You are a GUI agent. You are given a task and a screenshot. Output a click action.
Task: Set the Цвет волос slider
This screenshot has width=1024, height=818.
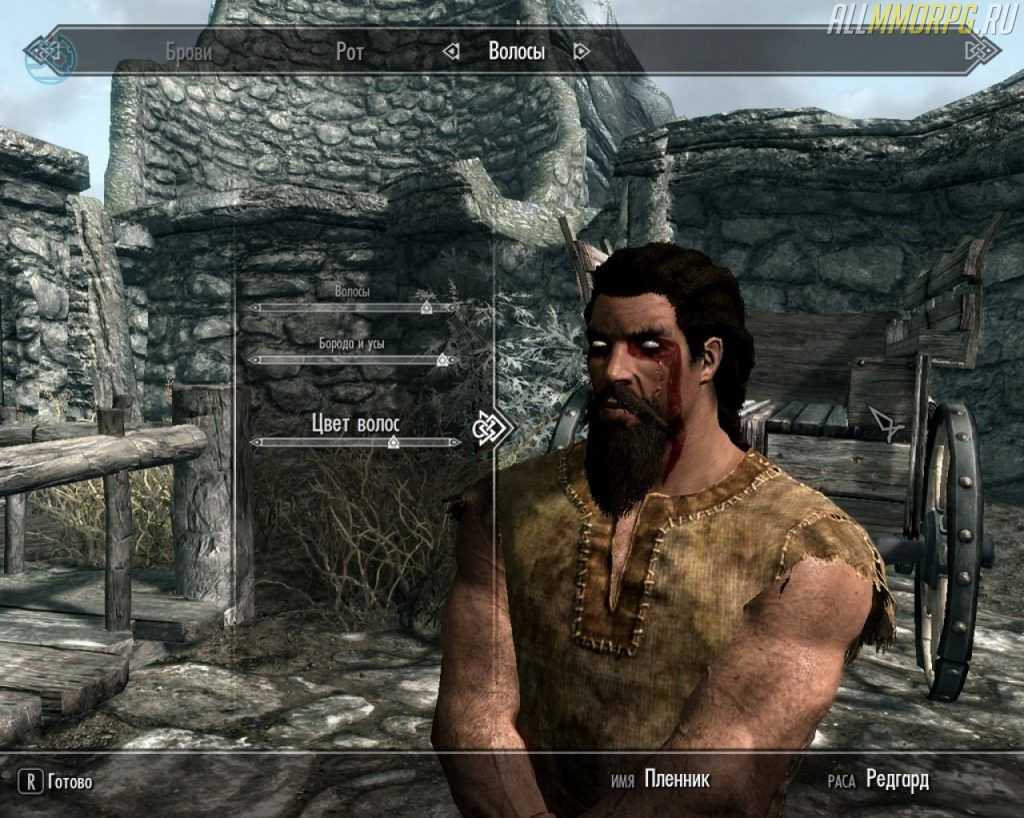(393, 442)
